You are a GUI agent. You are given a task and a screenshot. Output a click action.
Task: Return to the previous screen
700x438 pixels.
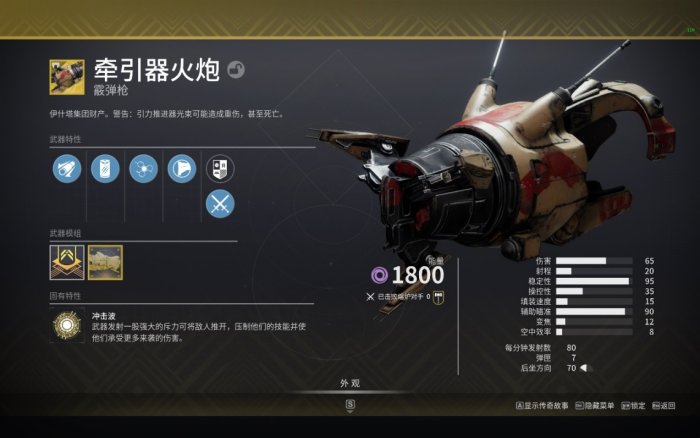pos(662,406)
